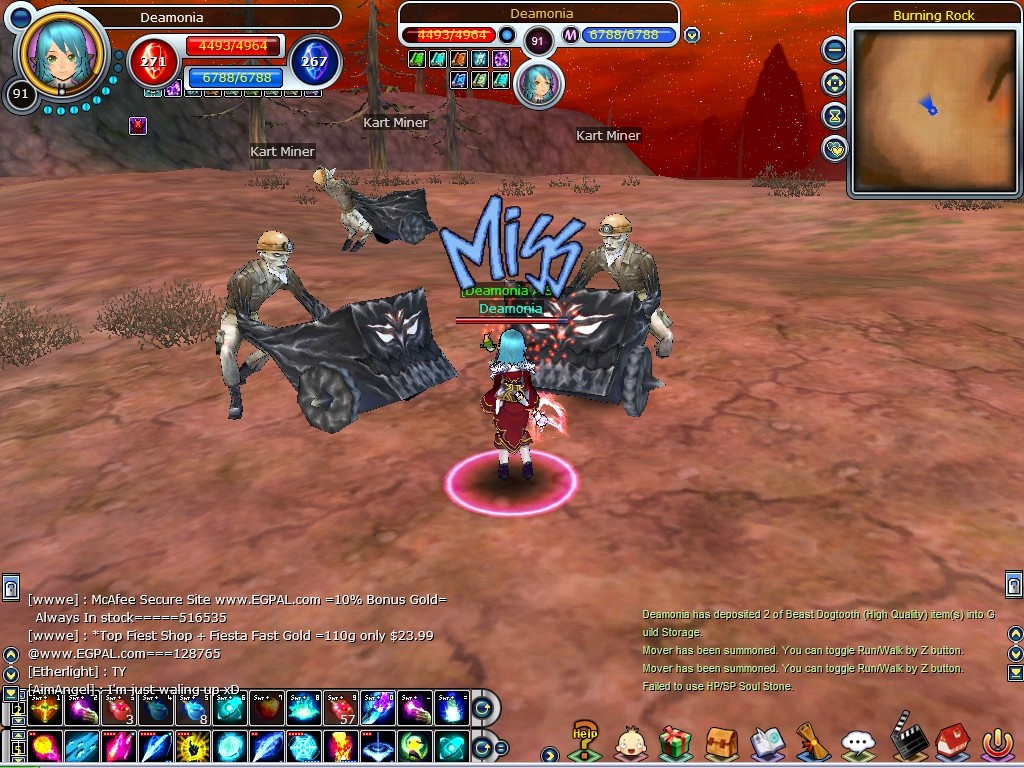Open the quest scroll icon
The height and width of the screenshot is (768, 1024).
pos(812,743)
